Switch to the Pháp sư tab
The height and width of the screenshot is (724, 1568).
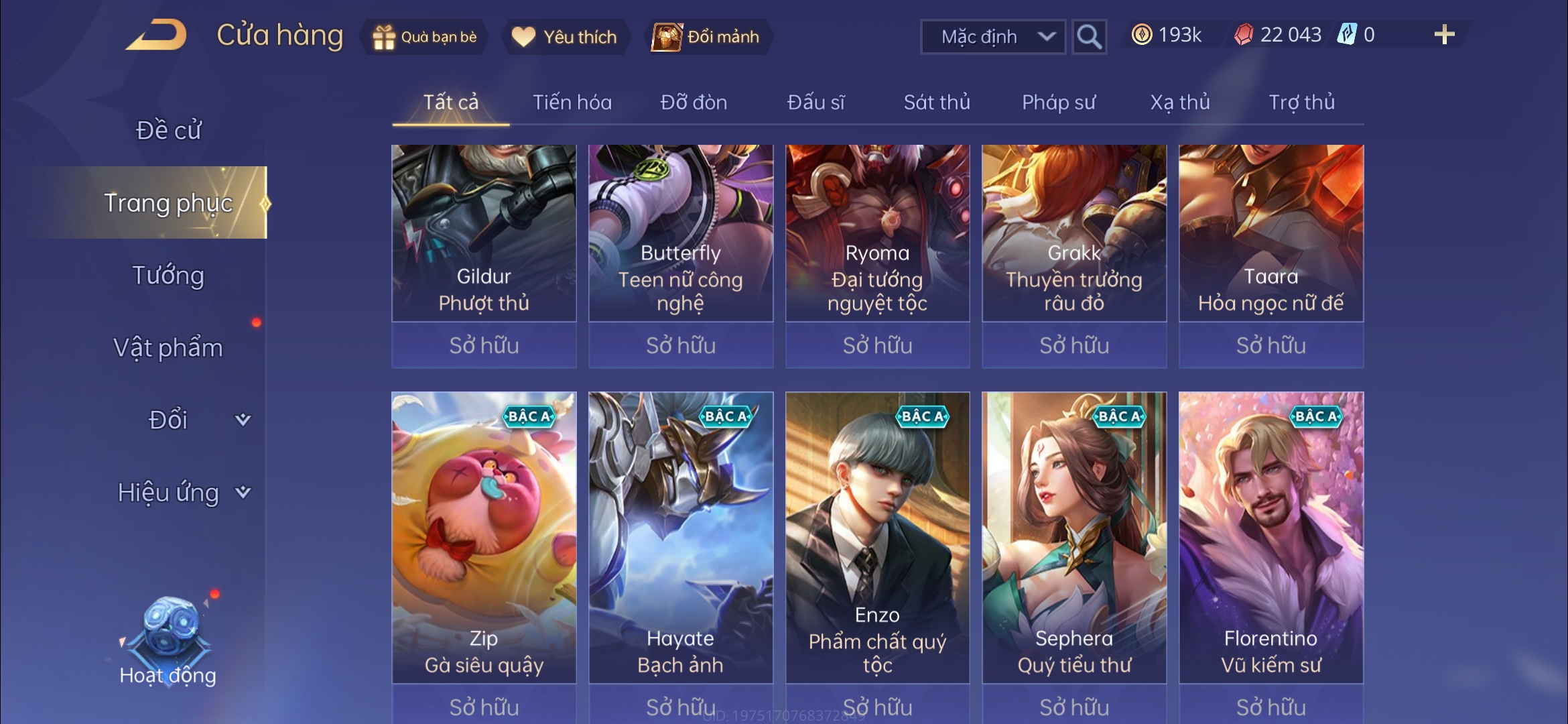(x=1060, y=102)
